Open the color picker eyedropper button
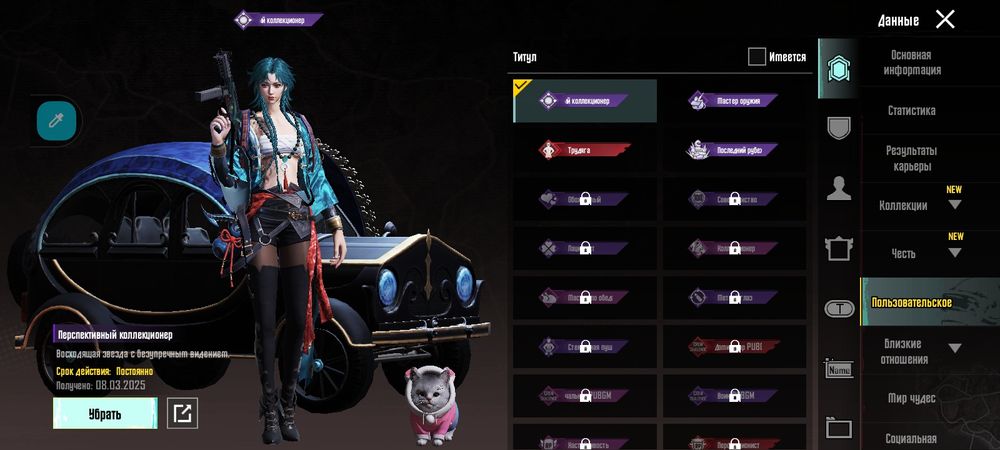This screenshot has height=450, width=1000. (56, 120)
